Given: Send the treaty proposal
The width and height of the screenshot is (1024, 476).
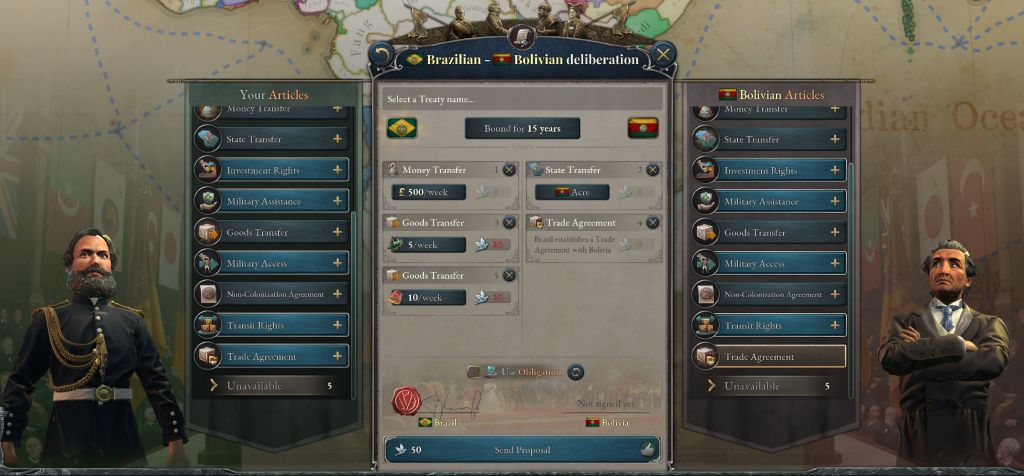Looking at the screenshot, I should click(x=521, y=450).
